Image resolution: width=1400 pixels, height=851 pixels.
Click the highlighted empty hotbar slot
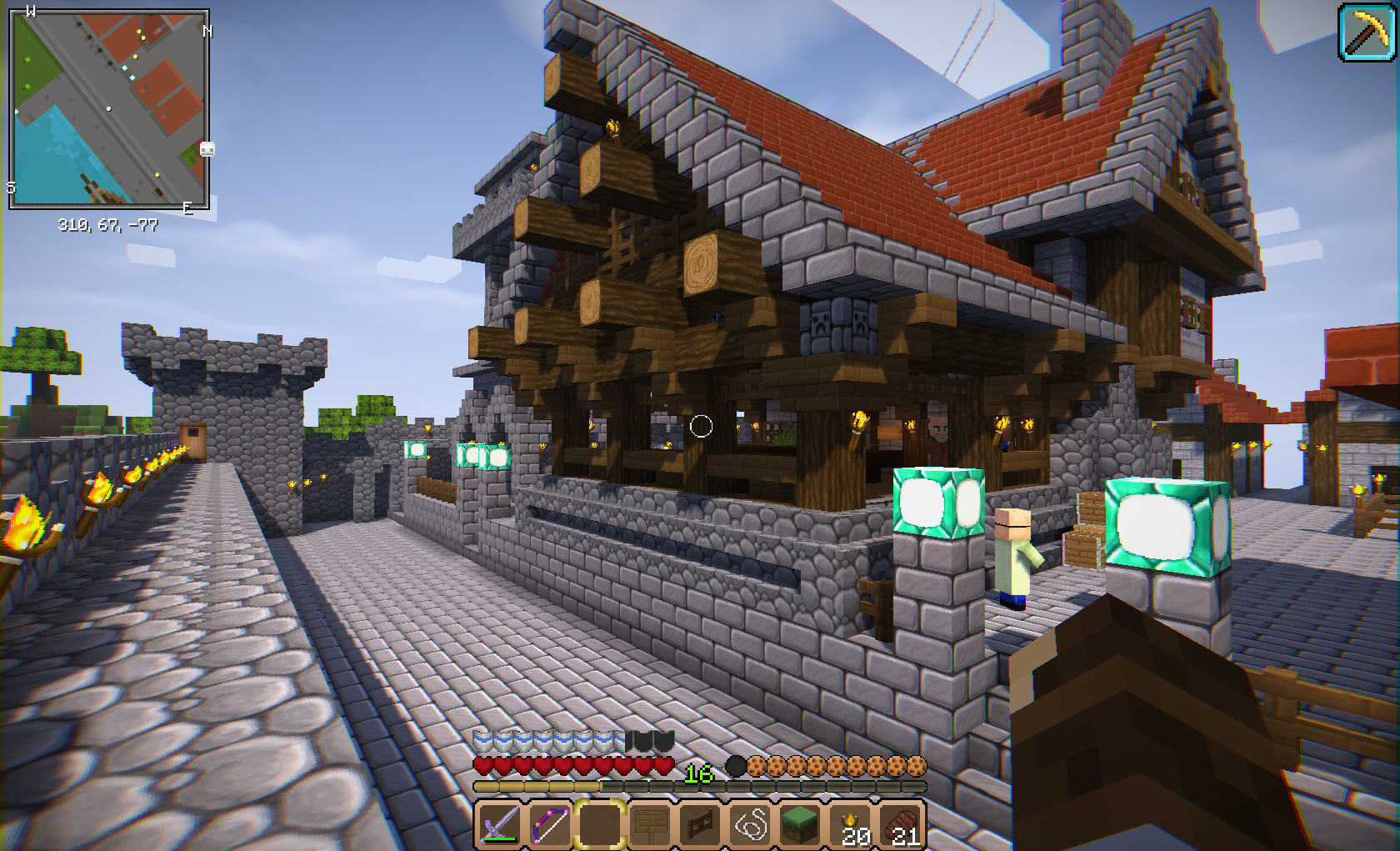600,825
